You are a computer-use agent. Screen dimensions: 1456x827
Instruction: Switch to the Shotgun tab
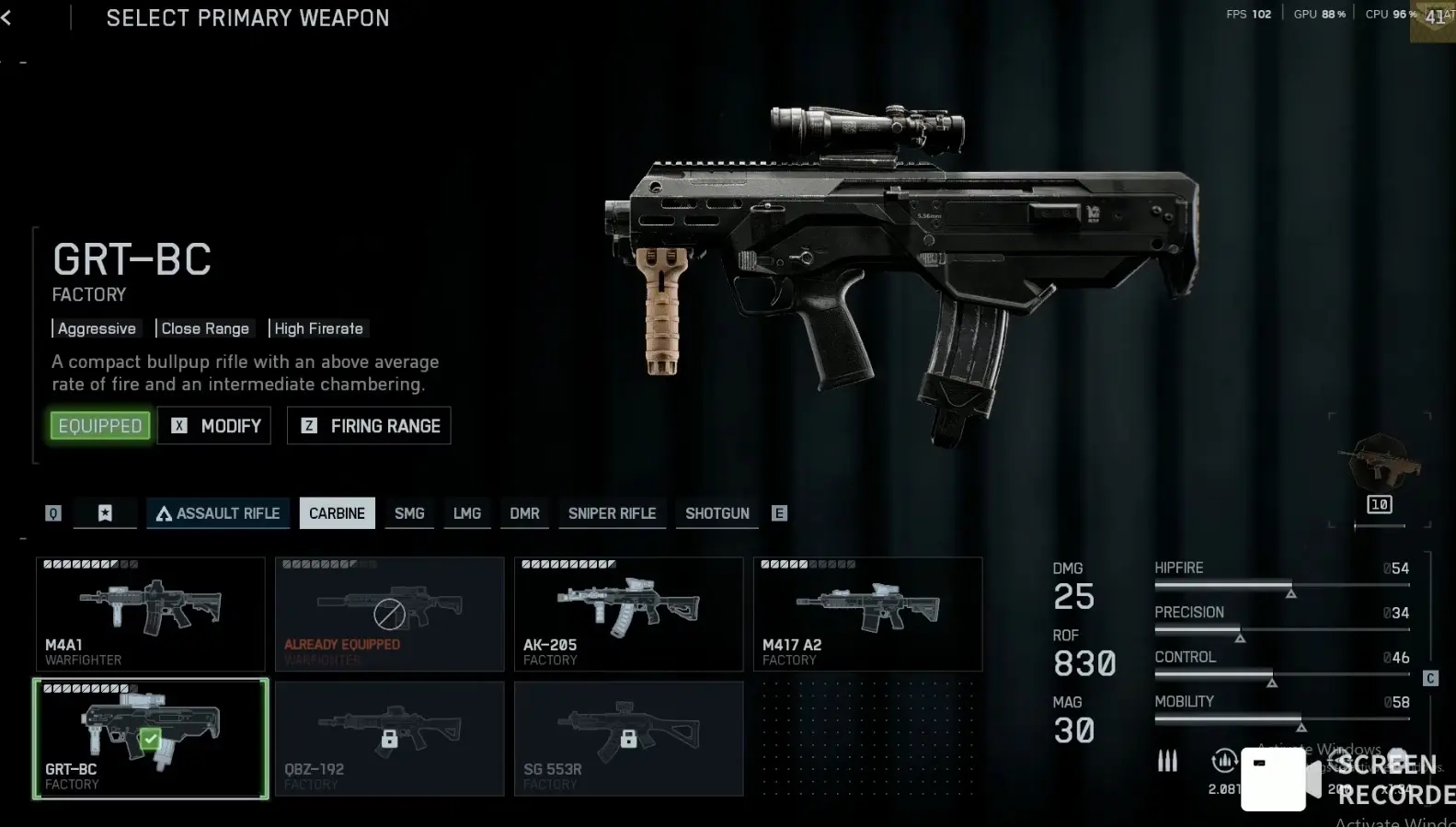(717, 513)
